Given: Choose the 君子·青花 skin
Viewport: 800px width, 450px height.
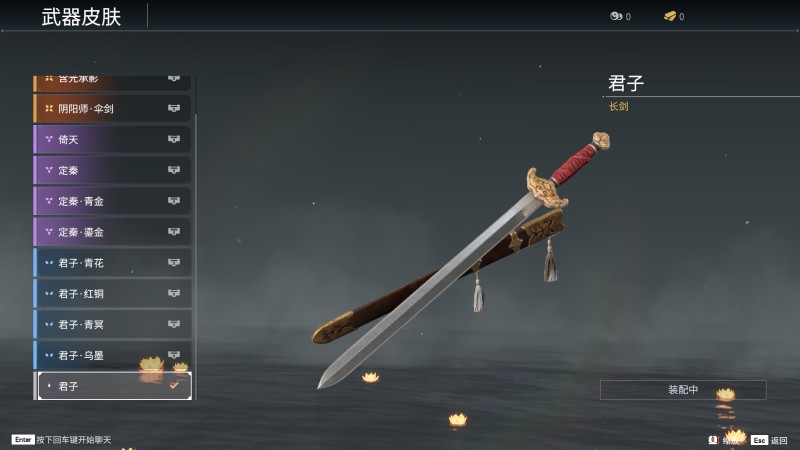Looking at the screenshot, I should (112, 263).
